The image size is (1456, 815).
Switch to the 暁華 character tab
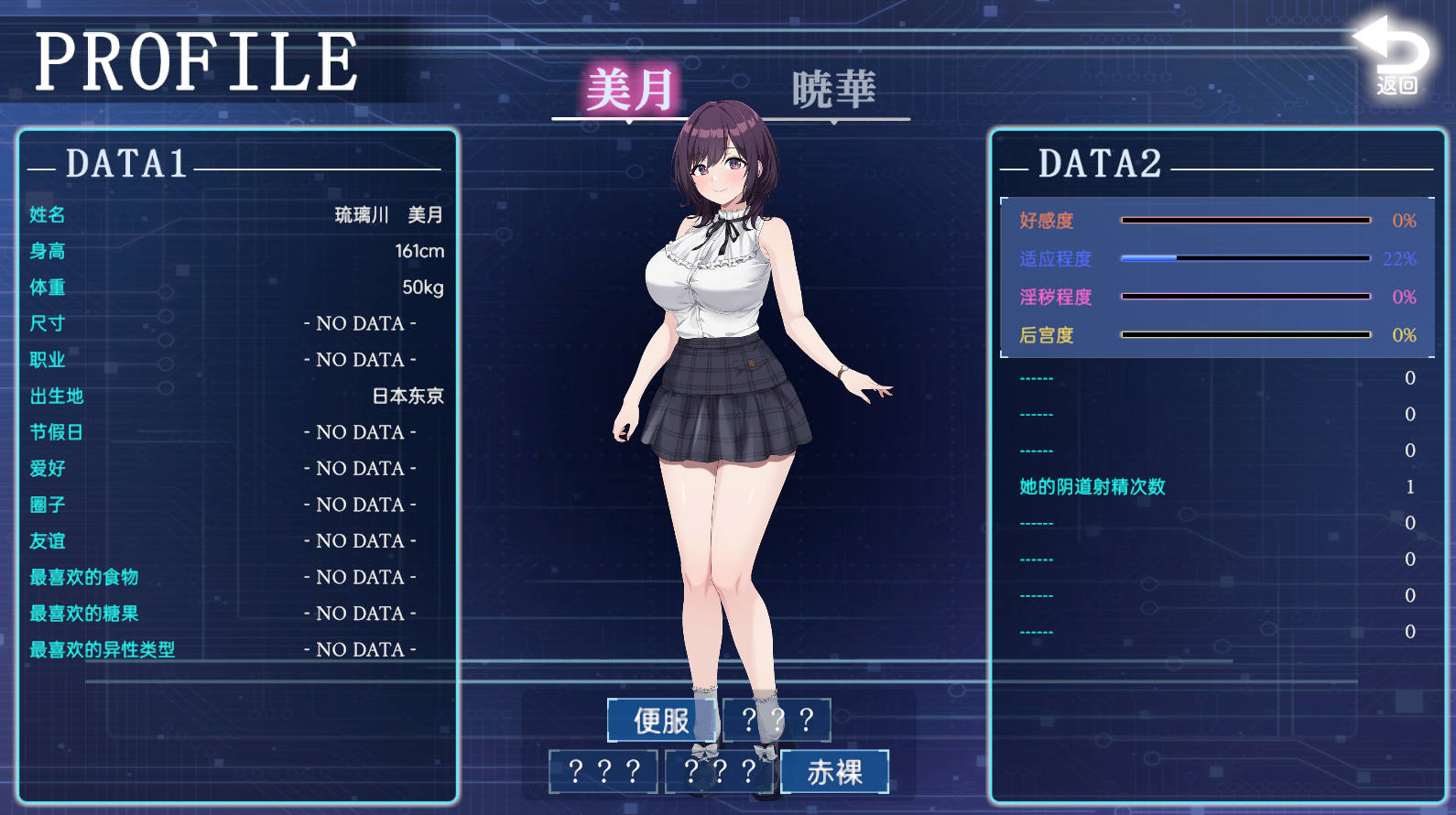pos(833,91)
